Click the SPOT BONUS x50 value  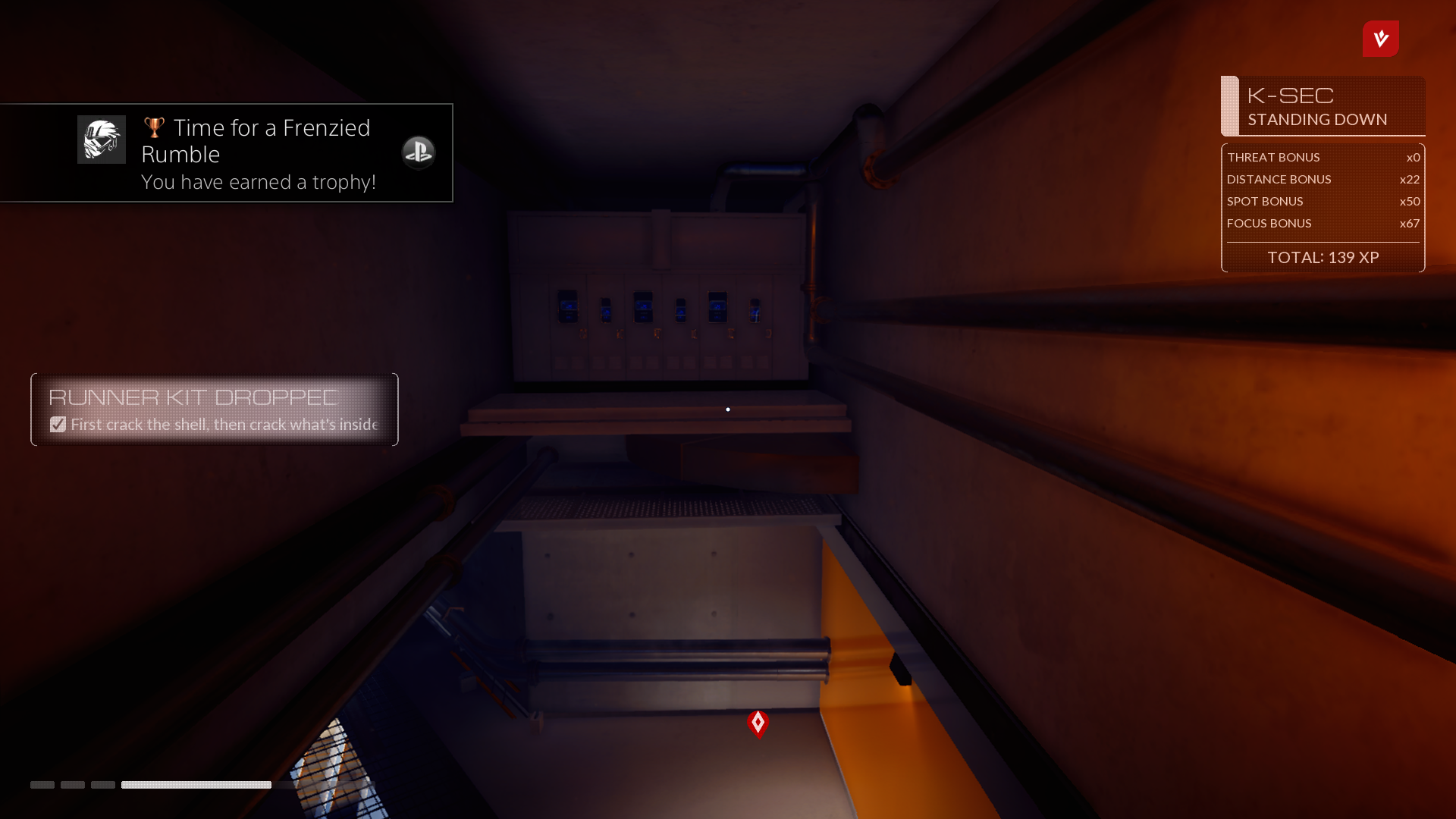tap(1409, 201)
